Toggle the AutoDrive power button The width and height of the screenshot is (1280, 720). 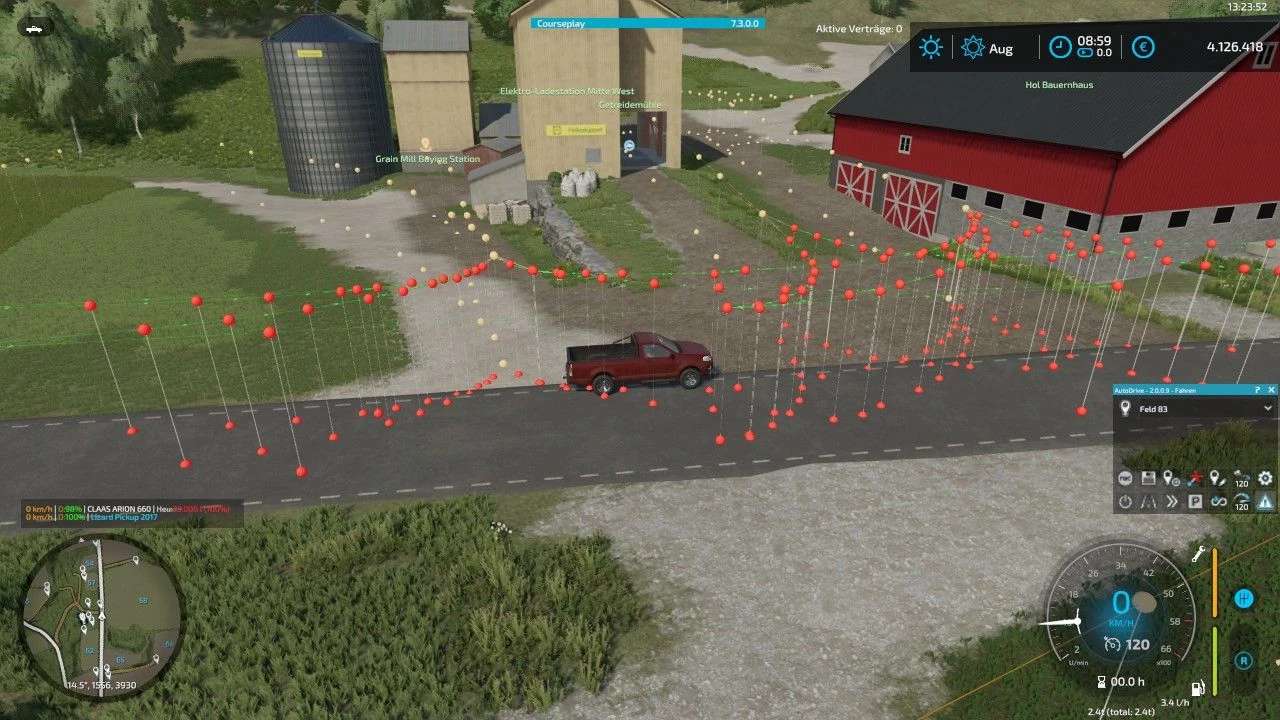pyautogui.click(x=1125, y=502)
